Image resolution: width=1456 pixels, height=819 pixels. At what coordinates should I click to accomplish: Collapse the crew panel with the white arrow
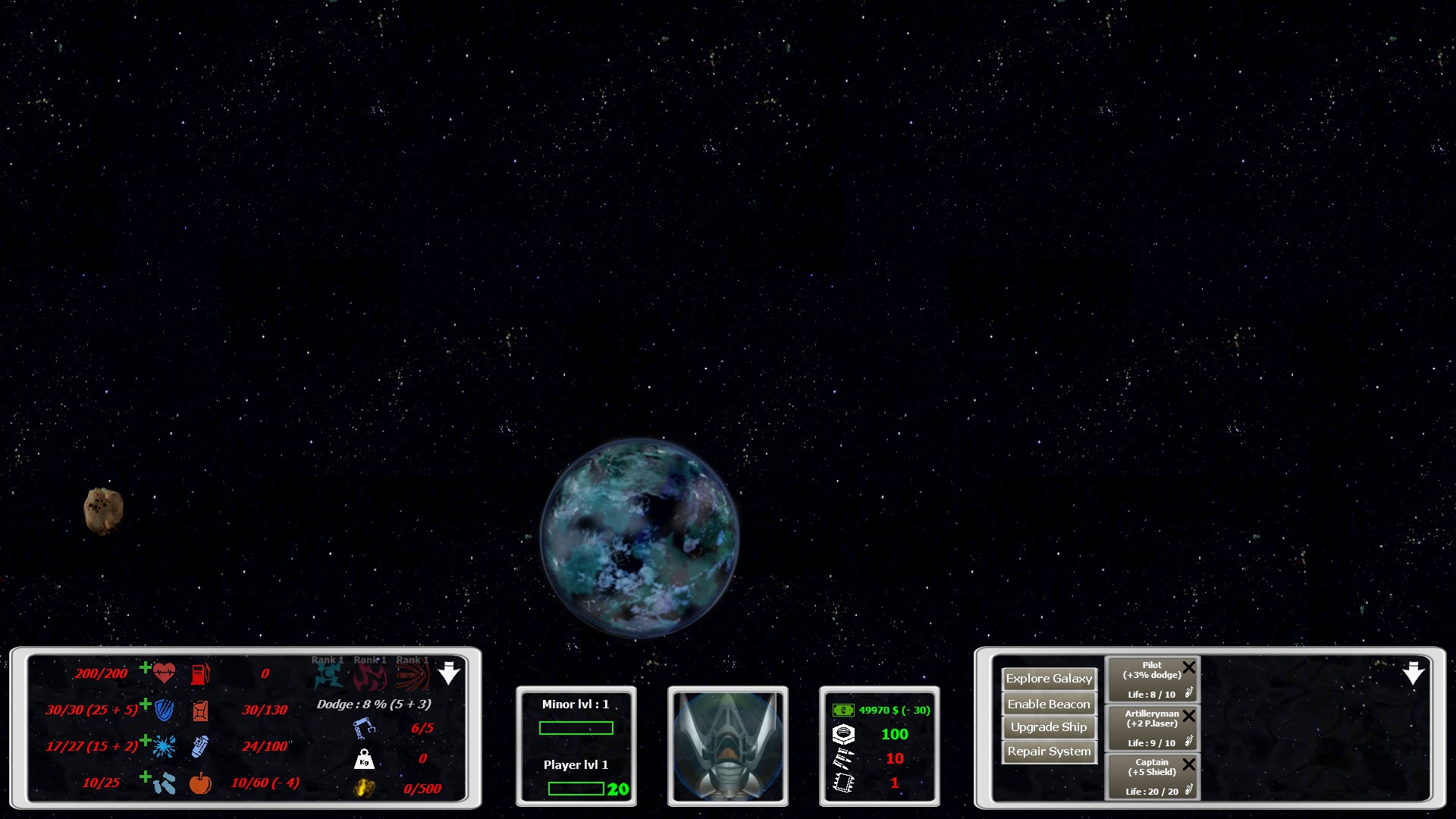1414,673
